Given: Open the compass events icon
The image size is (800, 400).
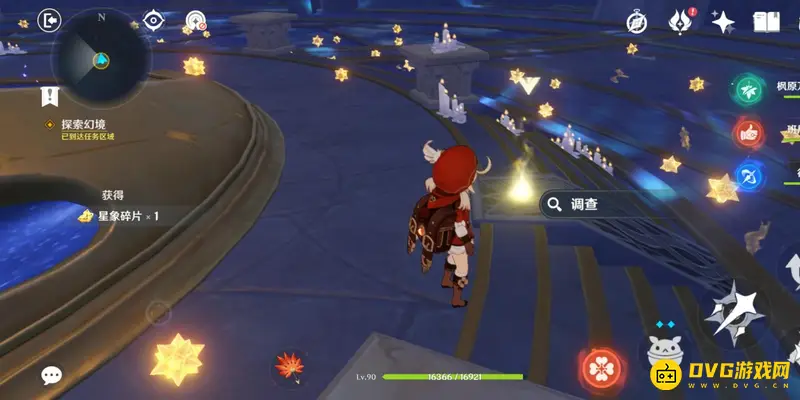Looking at the screenshot, I should tap(637, 21).
